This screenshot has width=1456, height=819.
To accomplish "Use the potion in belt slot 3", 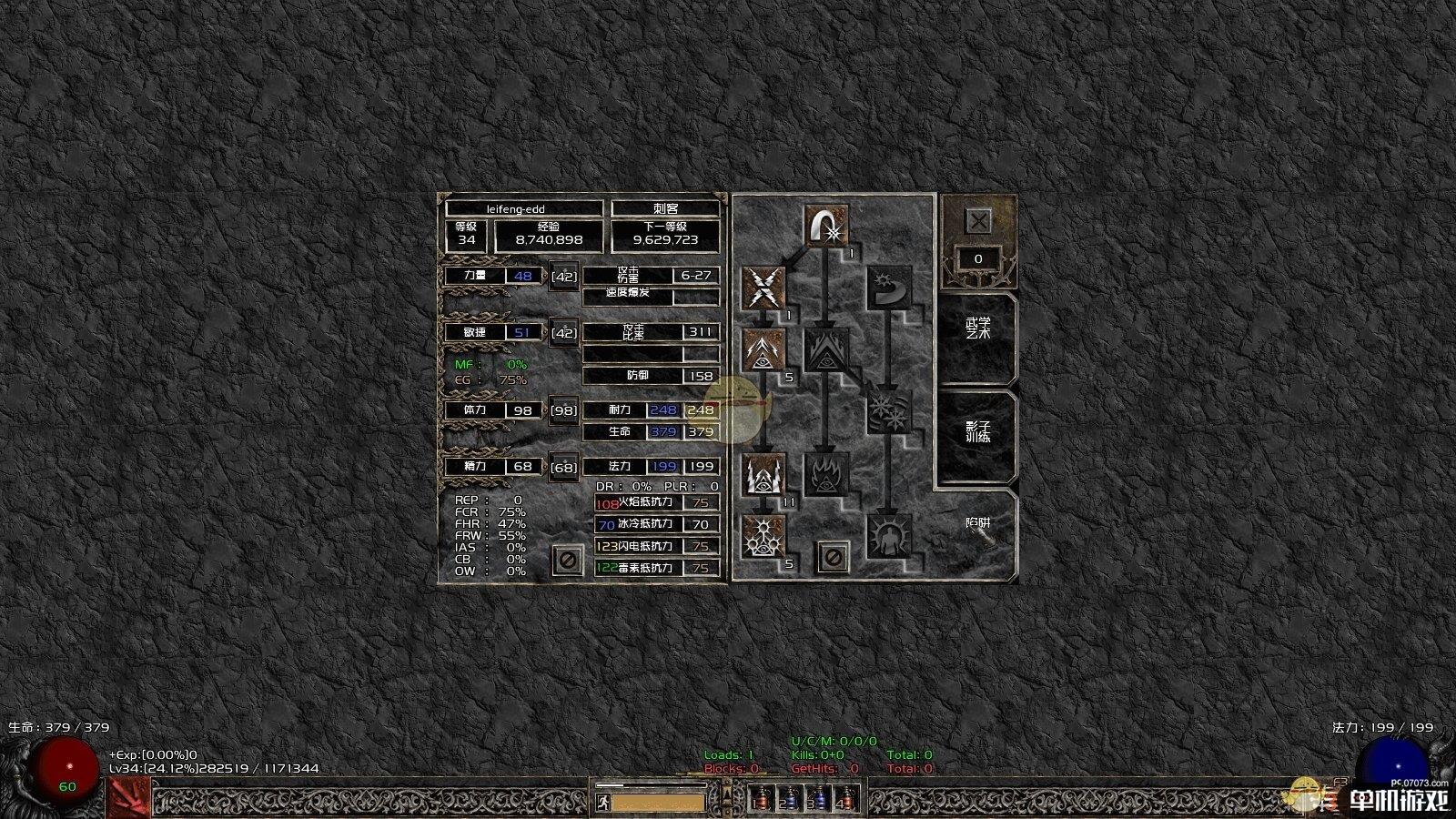I will click(818, 799).
